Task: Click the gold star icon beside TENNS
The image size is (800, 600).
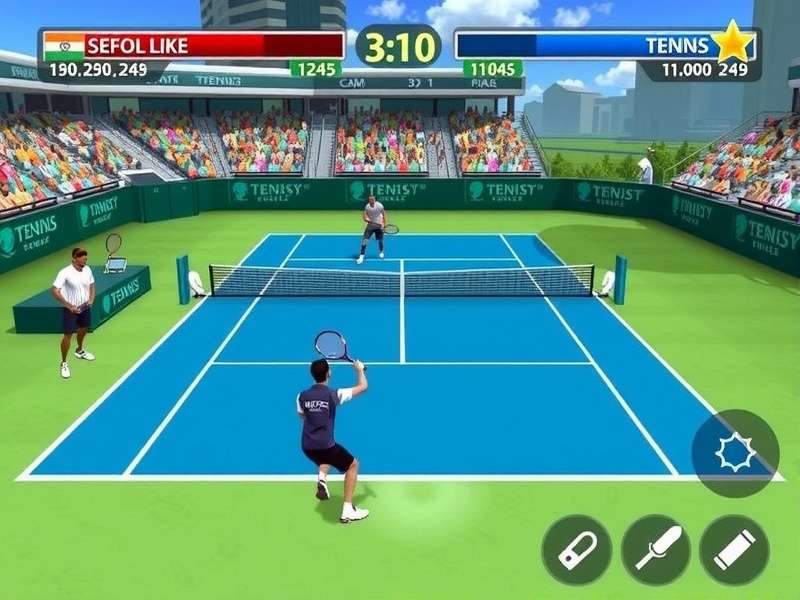Action: tap(733, 45)
